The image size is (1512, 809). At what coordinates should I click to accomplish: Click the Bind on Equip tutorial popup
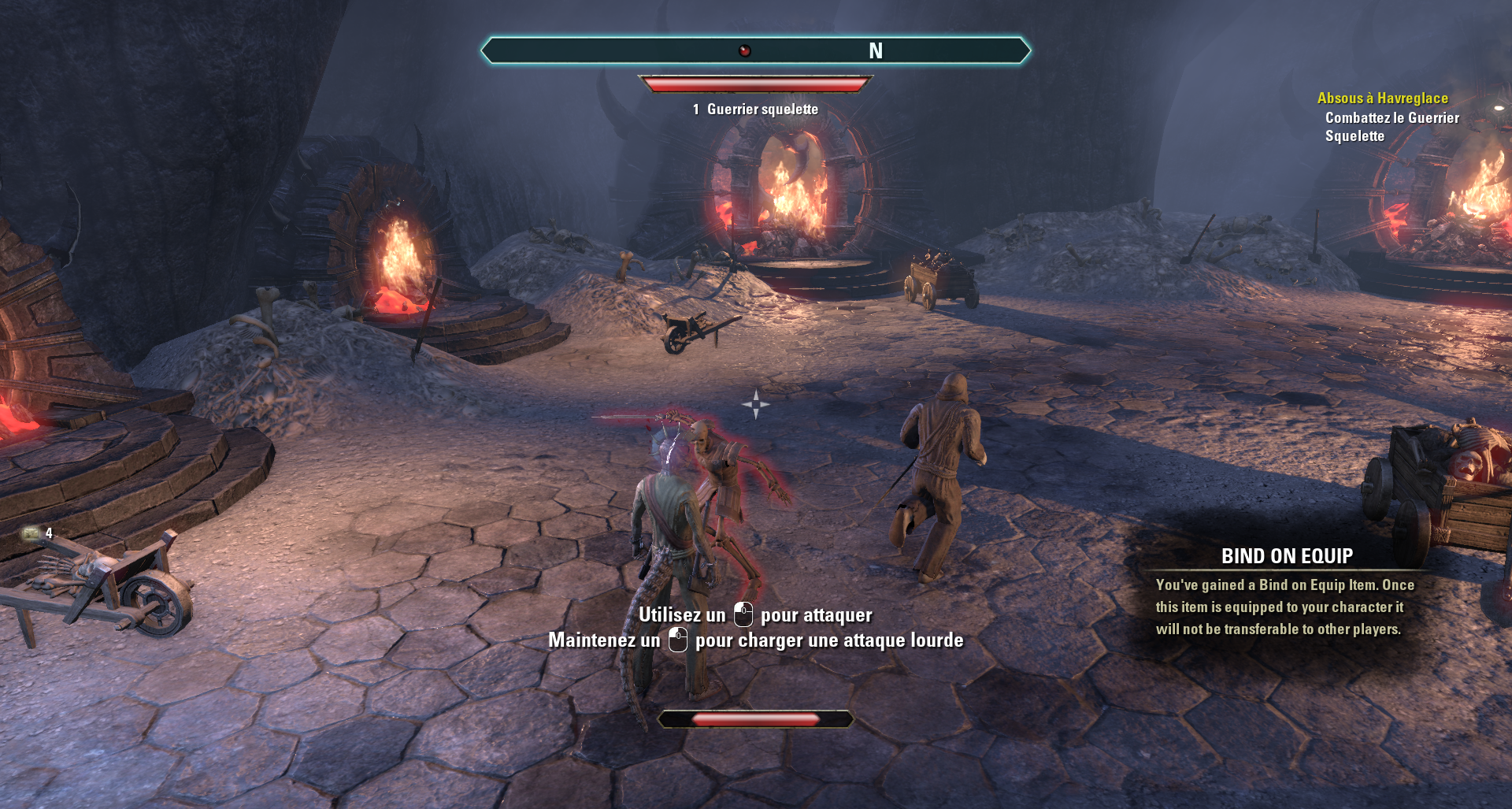(1285, 592)
